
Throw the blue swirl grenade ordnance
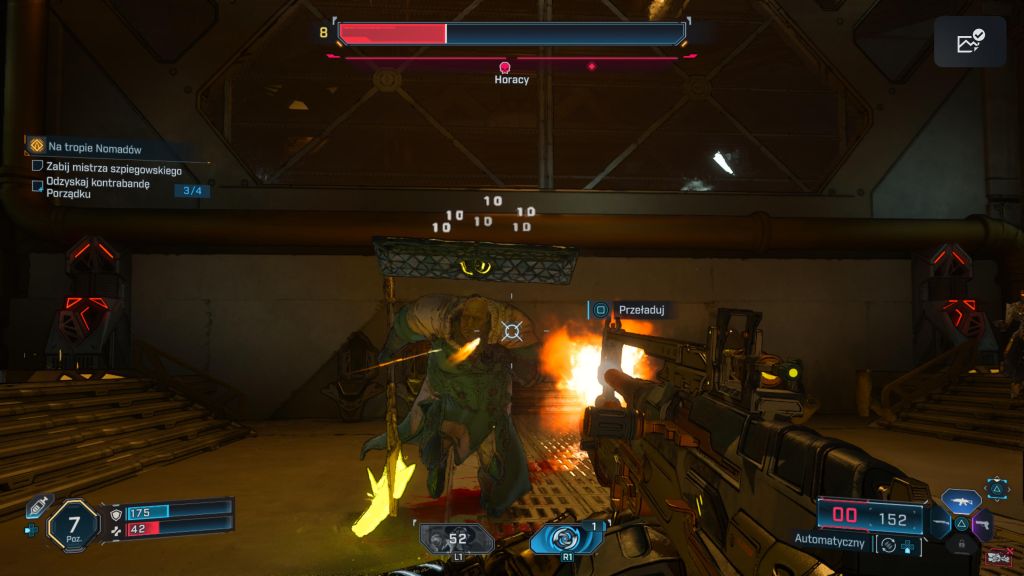pos(567,538)
